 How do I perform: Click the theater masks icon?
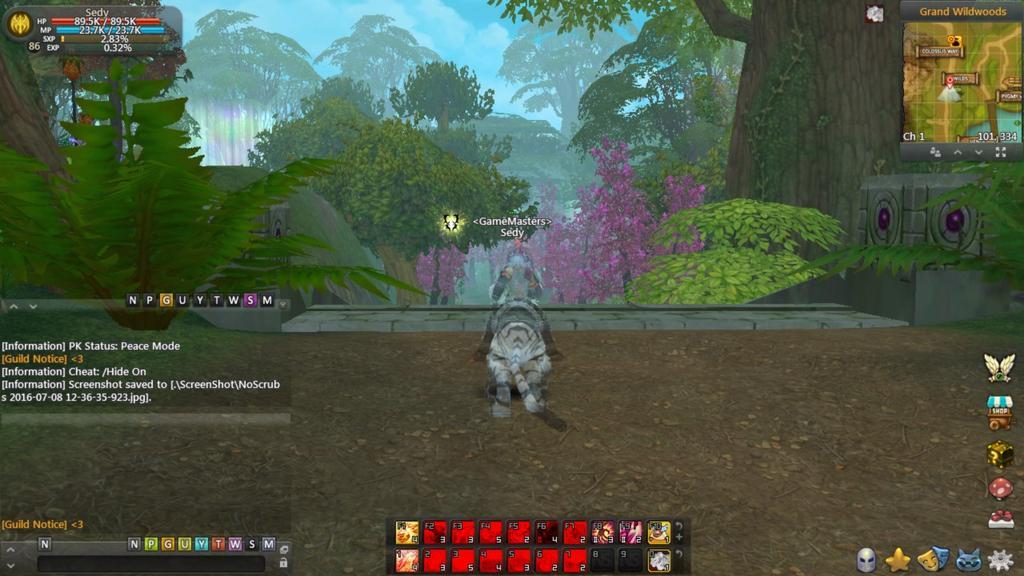pos(932,560)
